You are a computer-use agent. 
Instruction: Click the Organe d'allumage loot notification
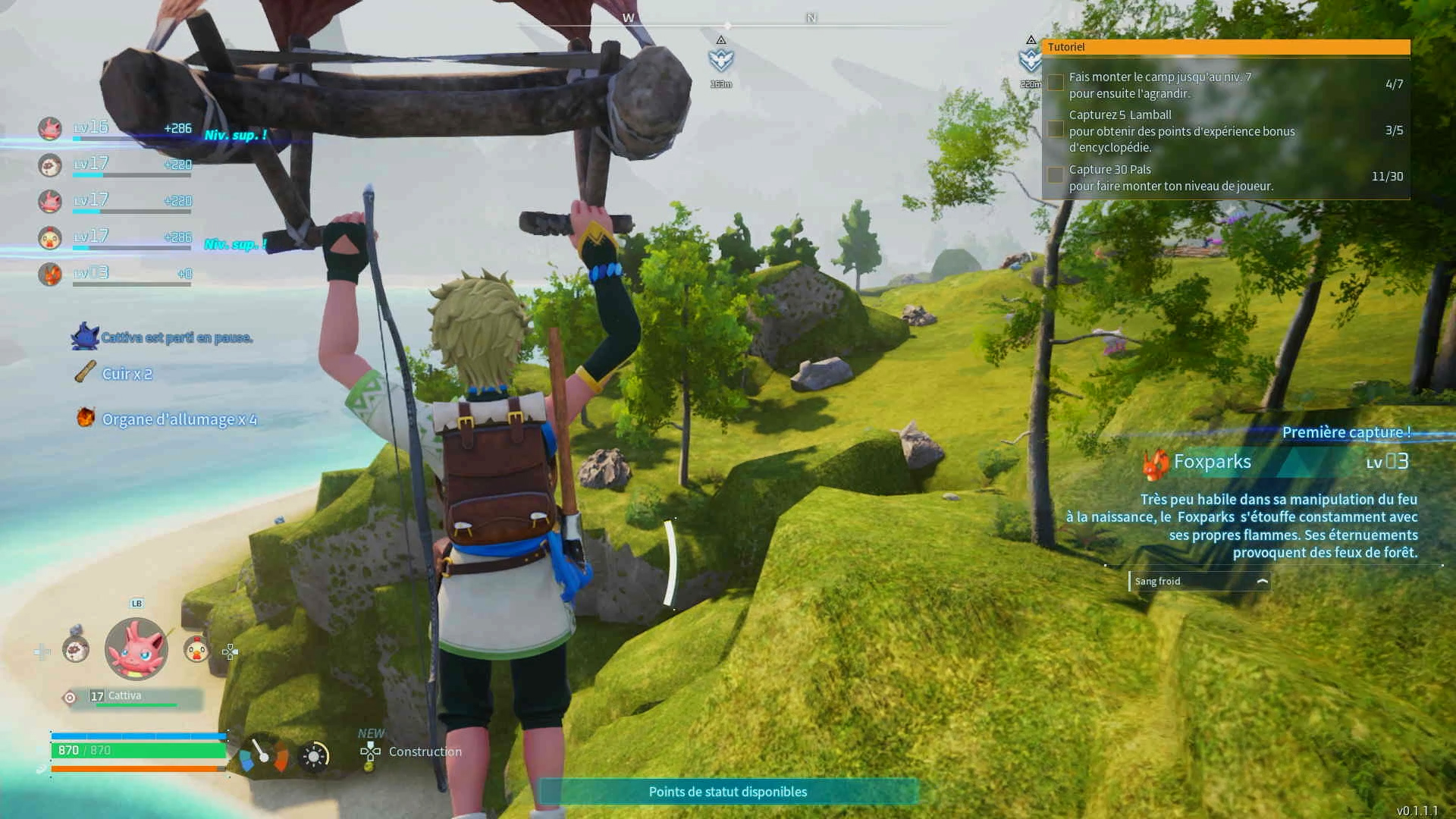click(x=179, y=419)
